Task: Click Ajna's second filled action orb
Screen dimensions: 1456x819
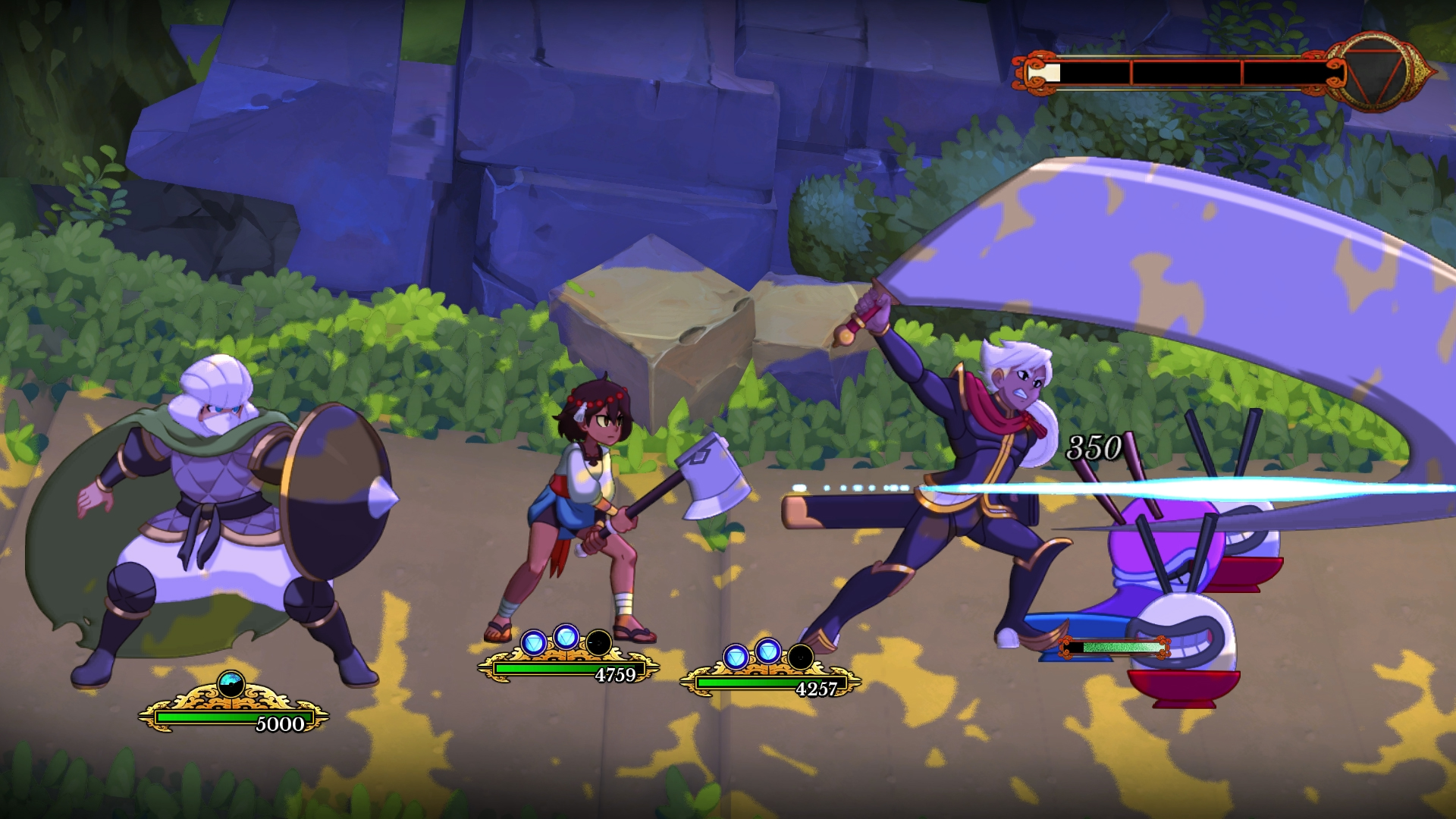Action: click(x=564, y=638)
